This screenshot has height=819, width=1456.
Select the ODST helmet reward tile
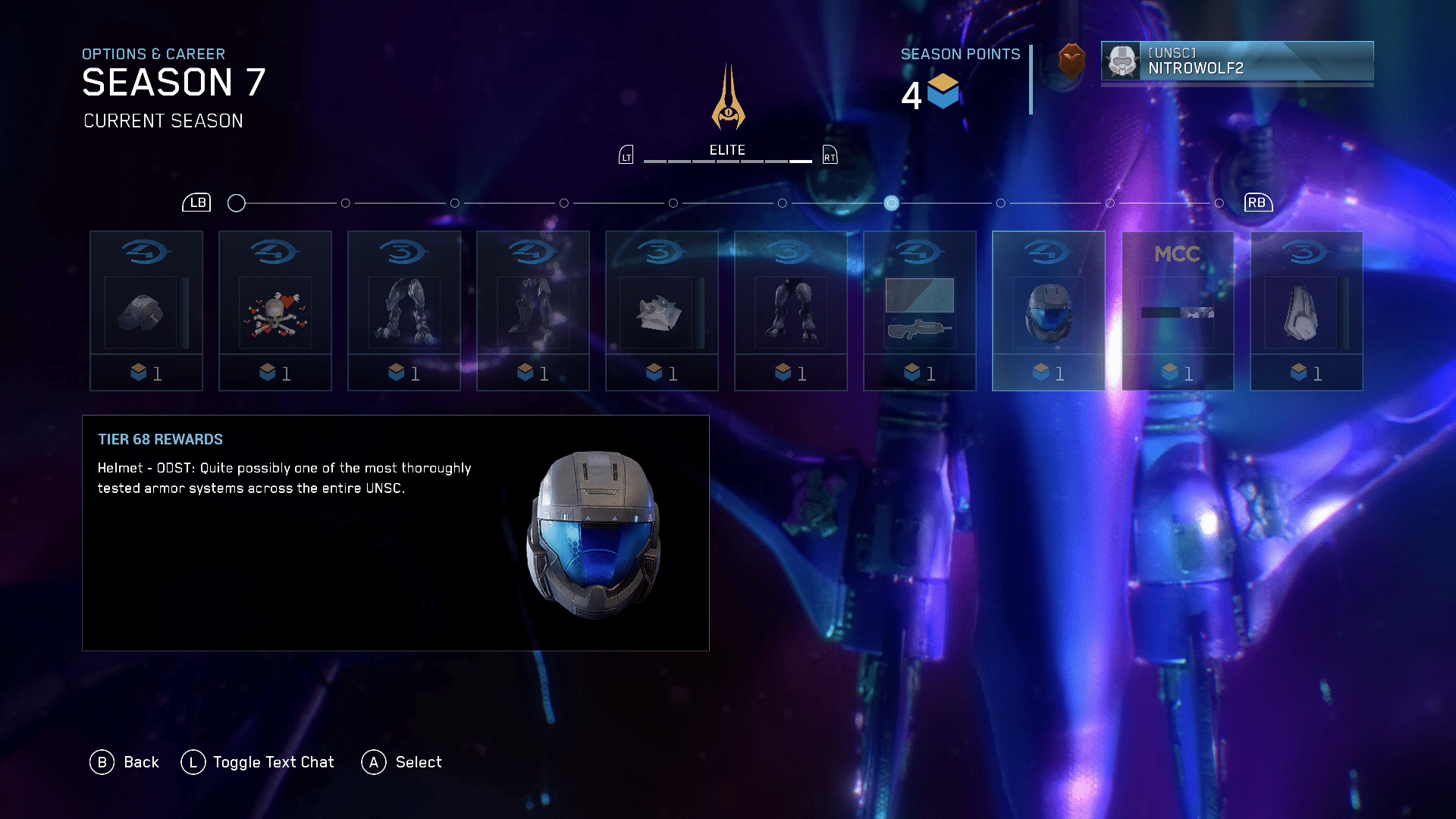(x=1048, y=311)
